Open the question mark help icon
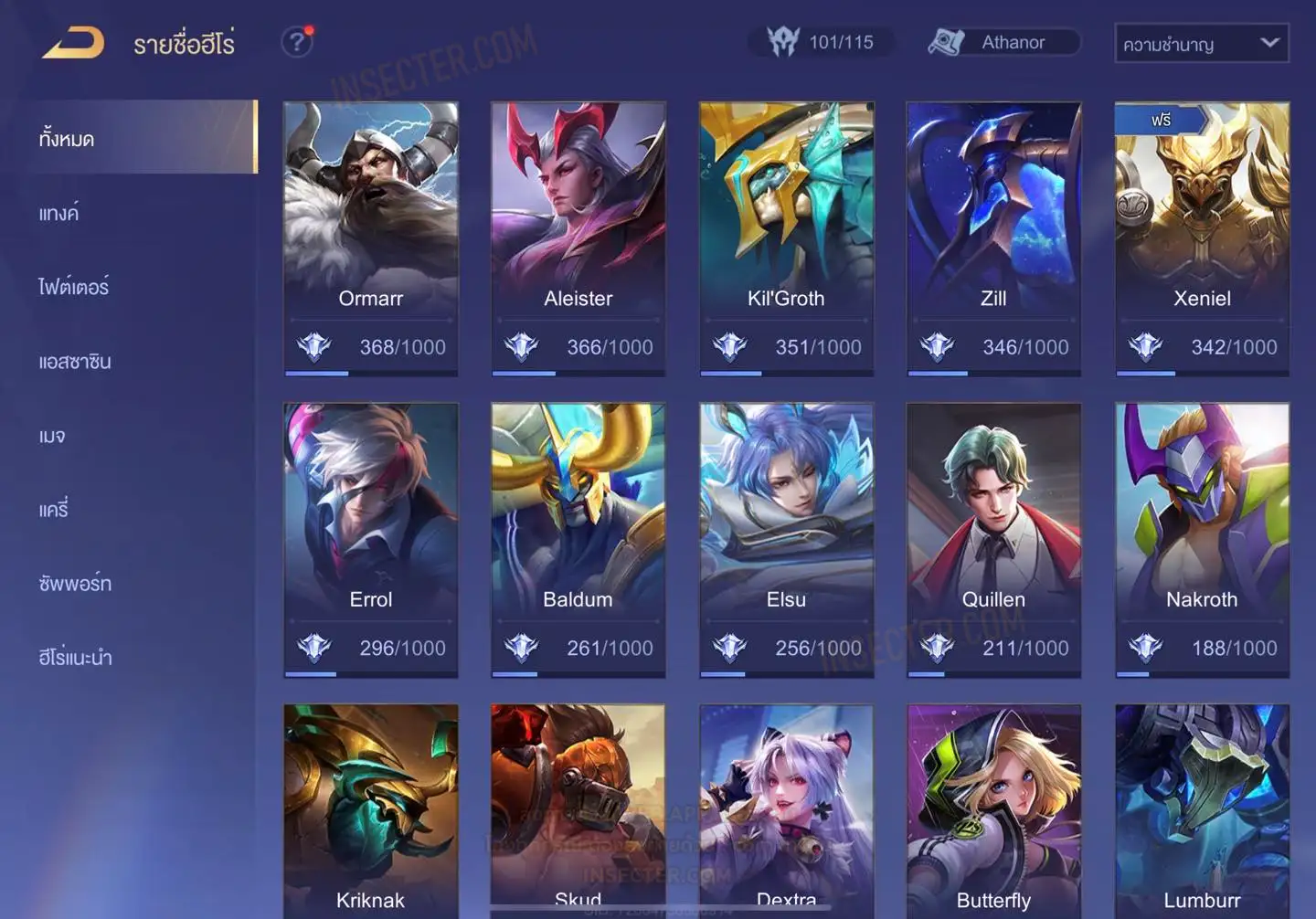The height and width of the screenshot is (919, 1316). click(296, 42)
